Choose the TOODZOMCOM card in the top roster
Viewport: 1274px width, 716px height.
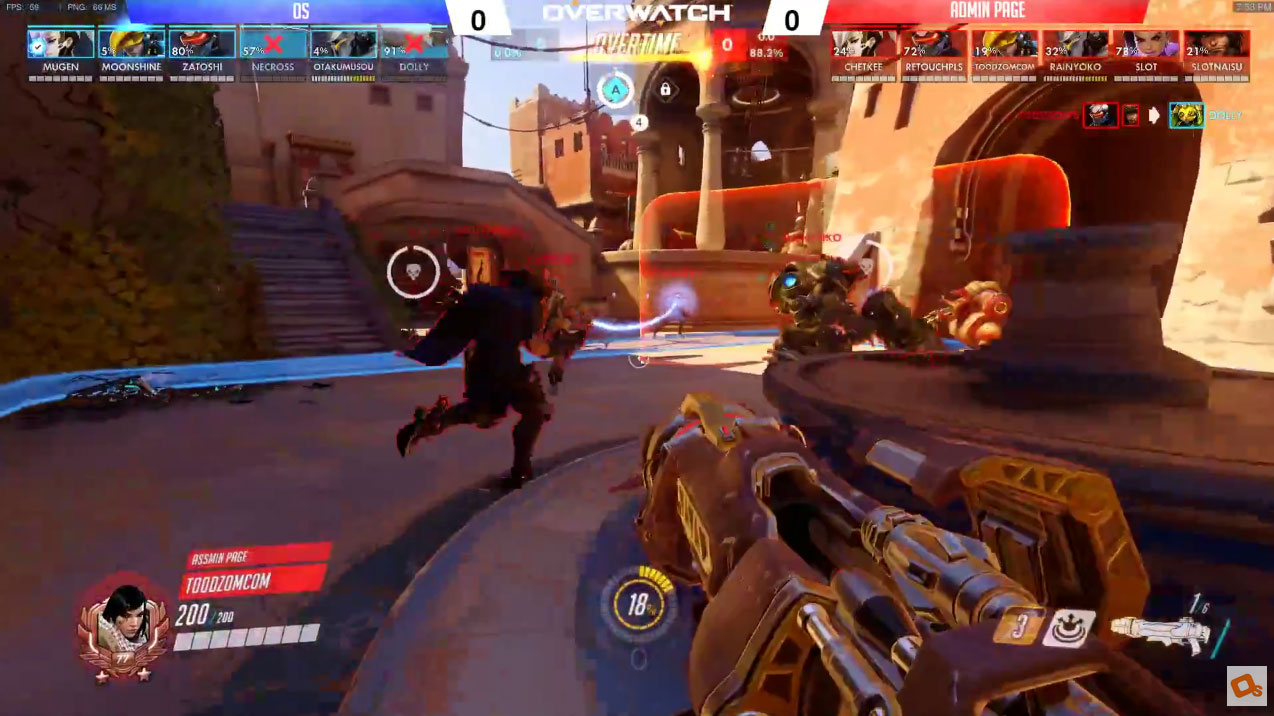(x=1004, y=44)
